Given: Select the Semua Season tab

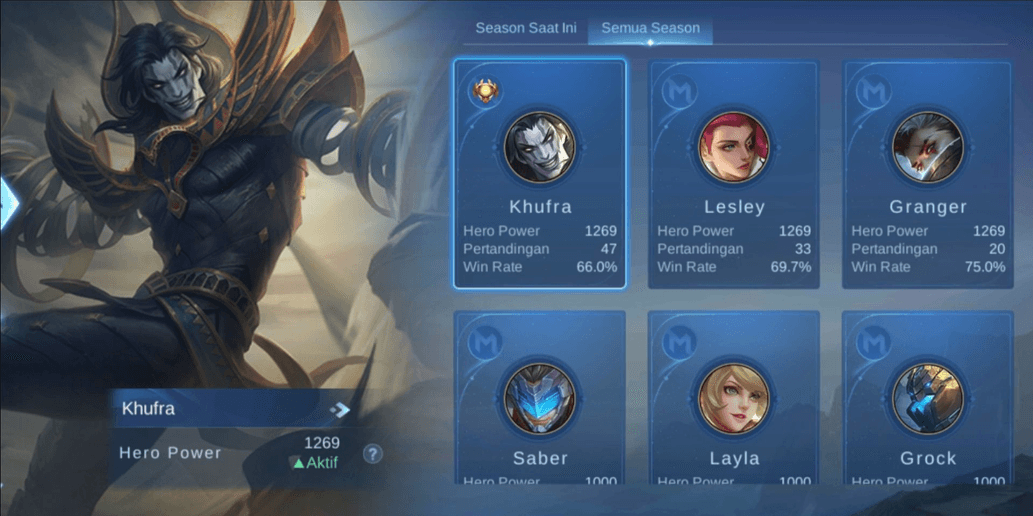Looking at the screenshot, I should tap(650, 28).
